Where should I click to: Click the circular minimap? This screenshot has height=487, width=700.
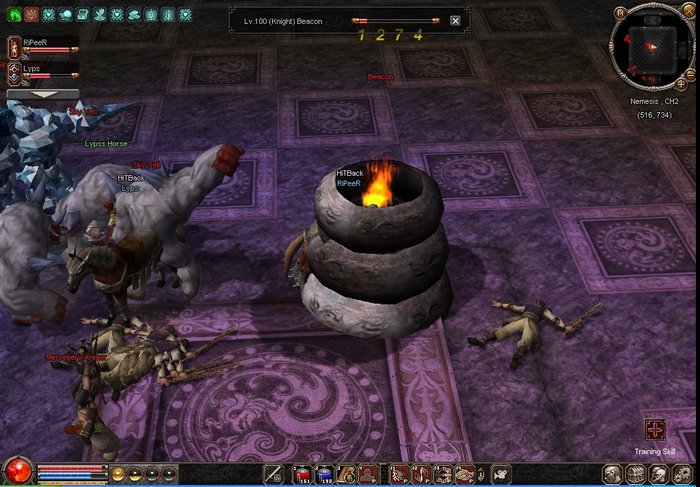[650, 46]
